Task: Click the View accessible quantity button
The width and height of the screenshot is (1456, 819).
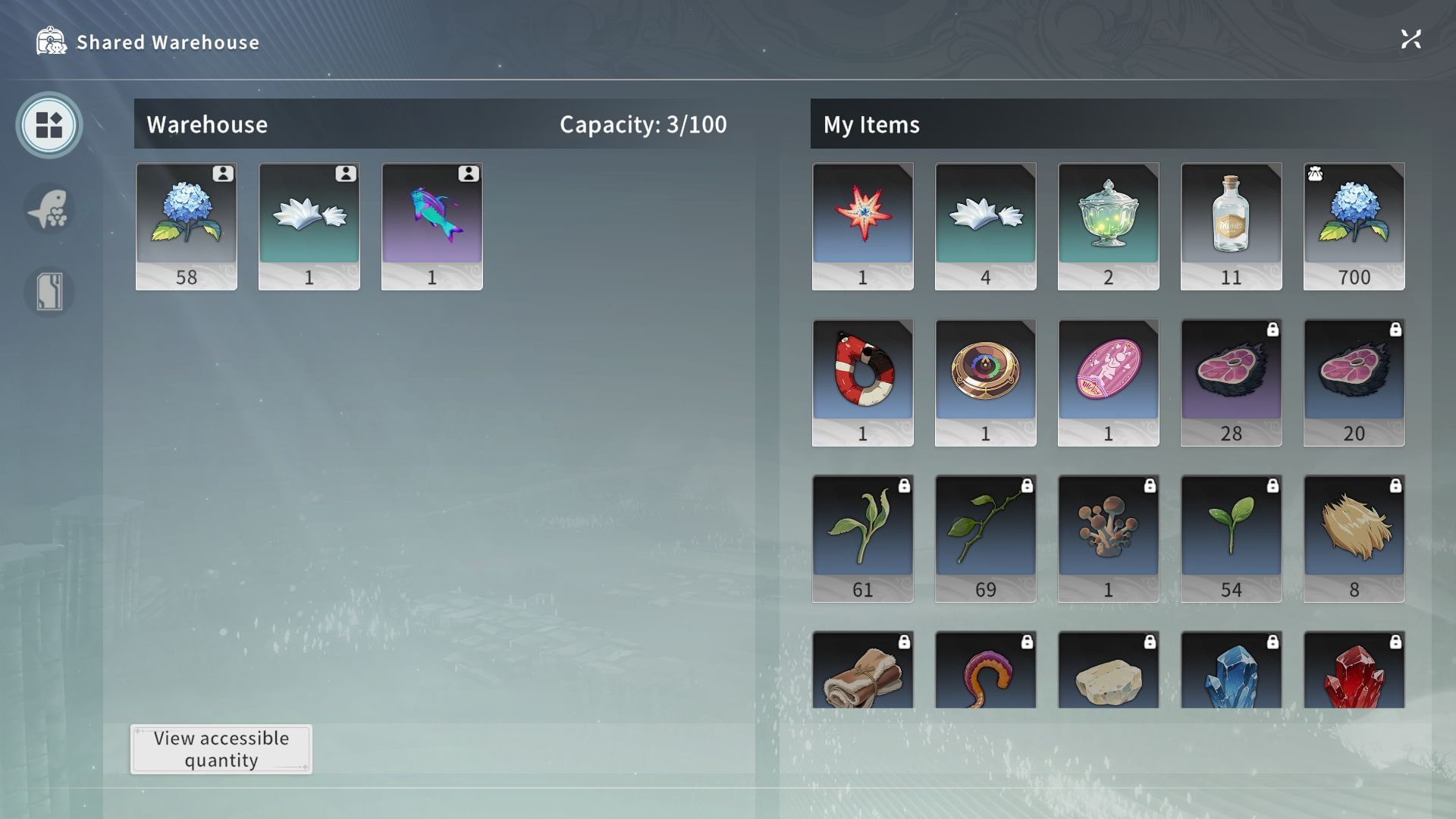Action: (x=221, y=749)
